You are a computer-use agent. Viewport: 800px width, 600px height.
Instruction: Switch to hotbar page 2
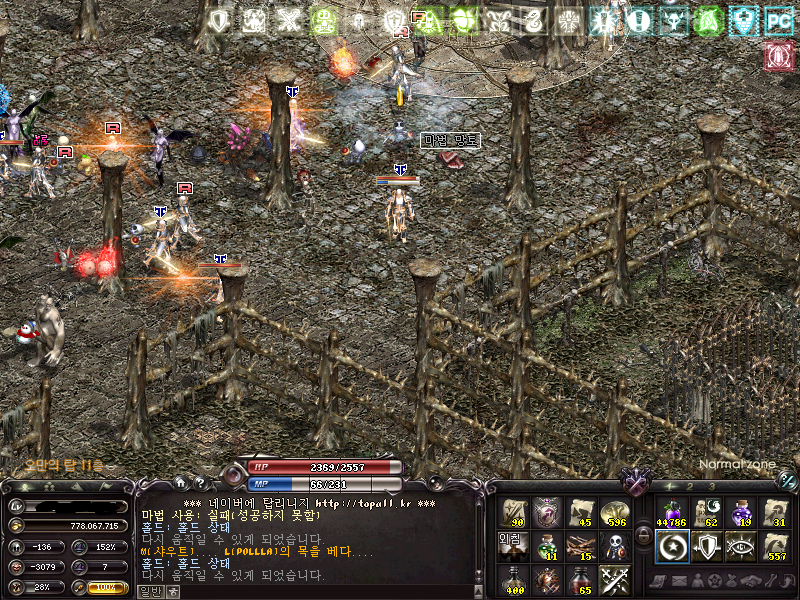coord(688,486)
